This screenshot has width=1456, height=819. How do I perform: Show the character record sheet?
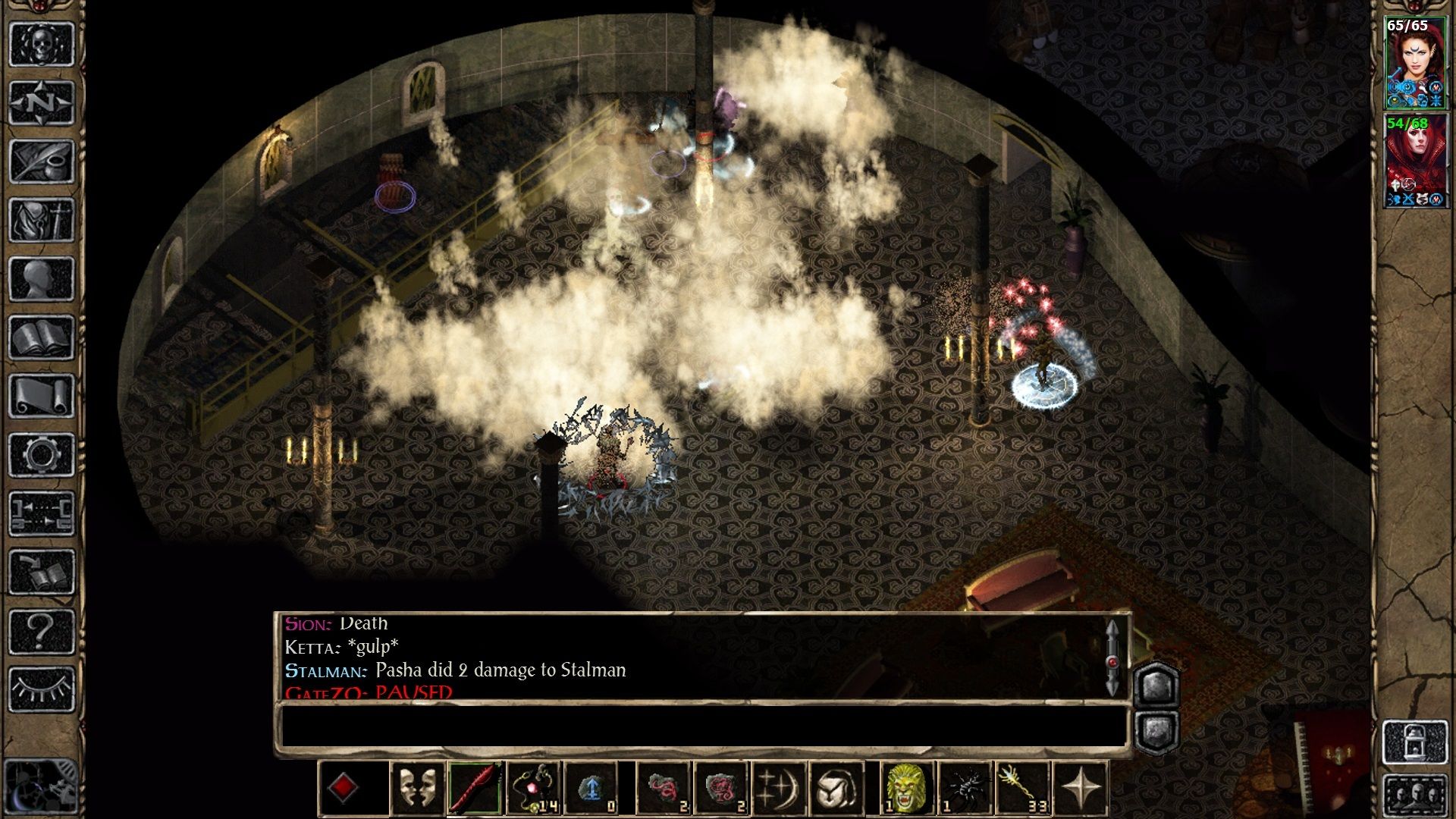coord(41,279)
